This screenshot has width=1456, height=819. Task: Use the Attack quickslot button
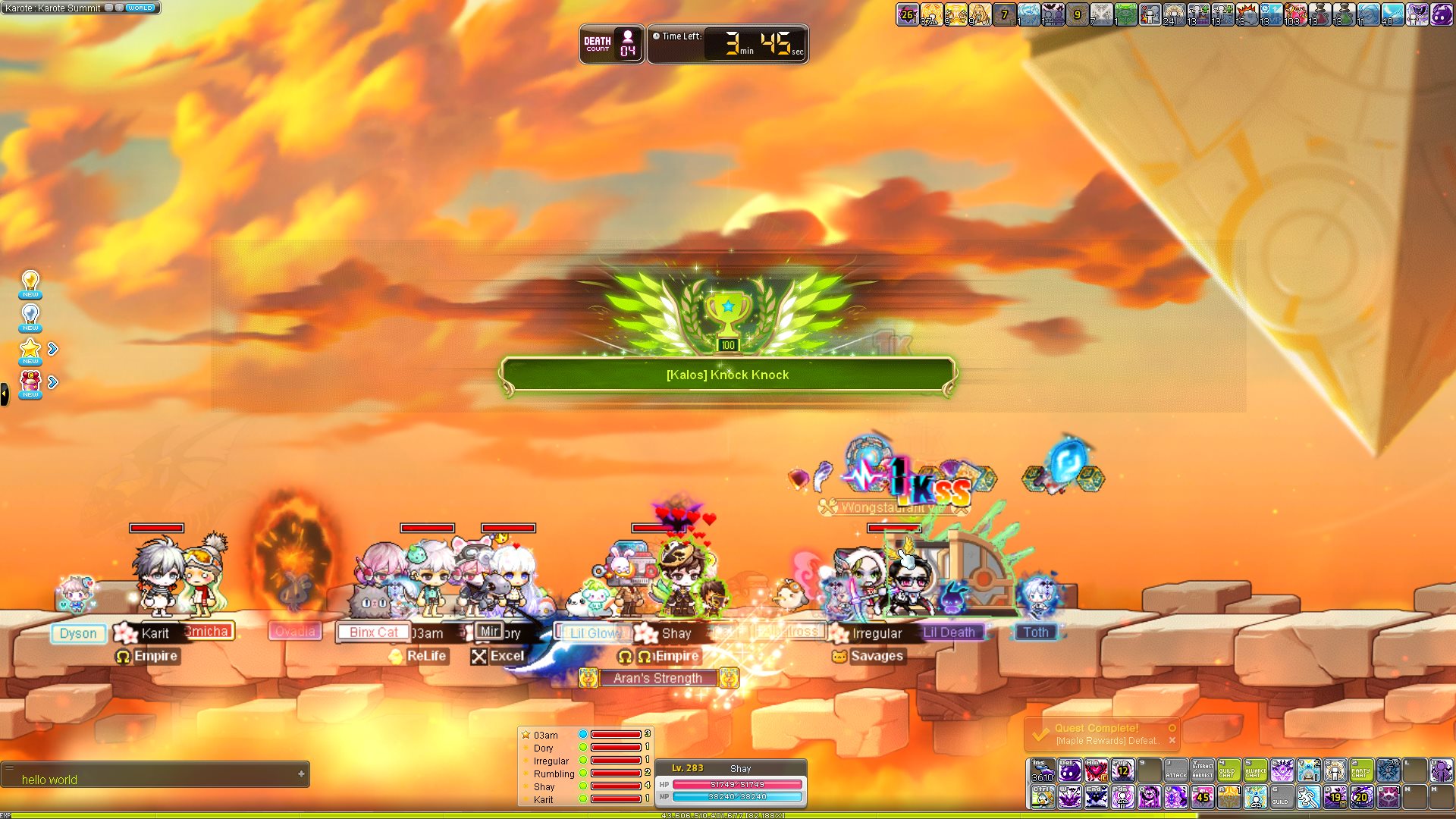click(1176, 770)
